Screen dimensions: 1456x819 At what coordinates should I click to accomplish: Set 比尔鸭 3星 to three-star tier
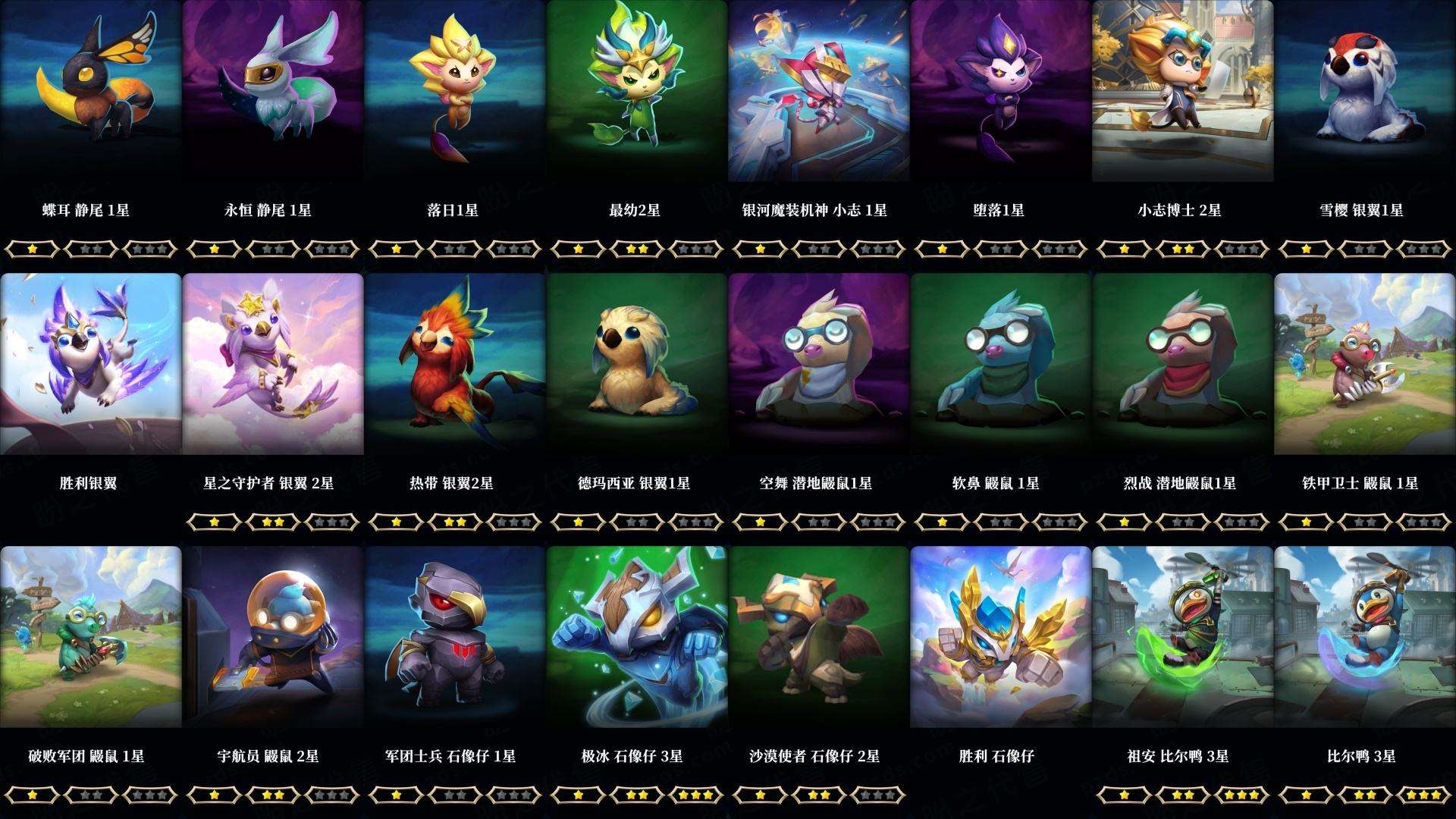point(1423,795)
